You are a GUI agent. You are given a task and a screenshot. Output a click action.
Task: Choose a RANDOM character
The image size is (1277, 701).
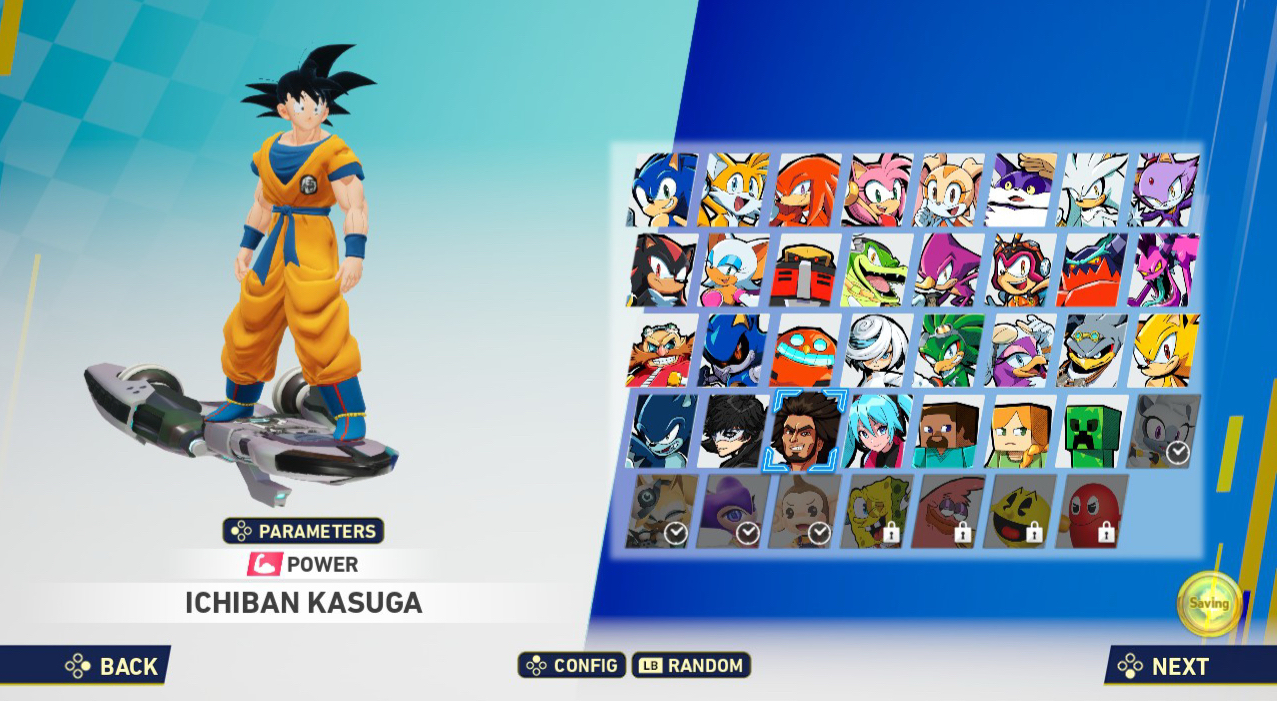[691, 665]
